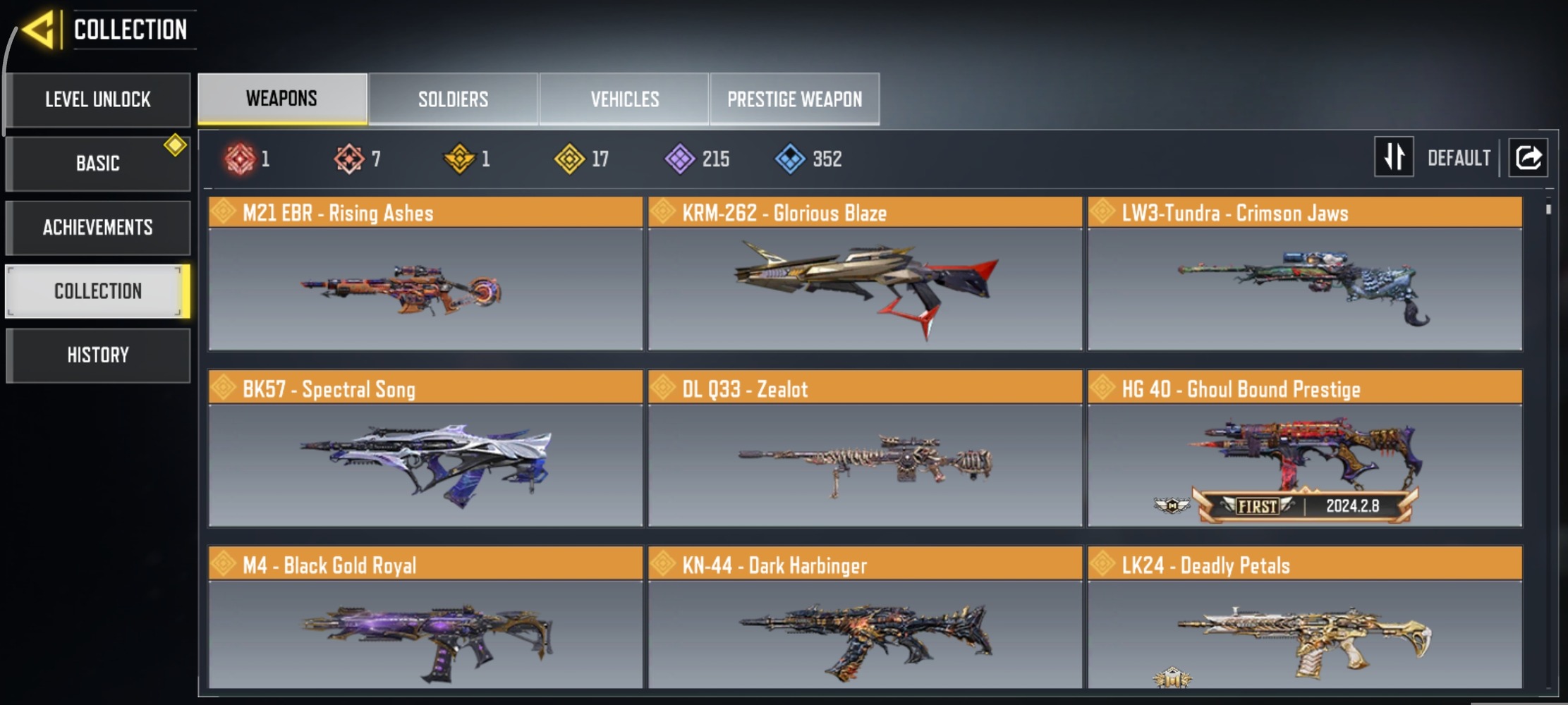1568x705 pixels.
Task: Select the Collection side menu entry
Action: coord(98,291)
